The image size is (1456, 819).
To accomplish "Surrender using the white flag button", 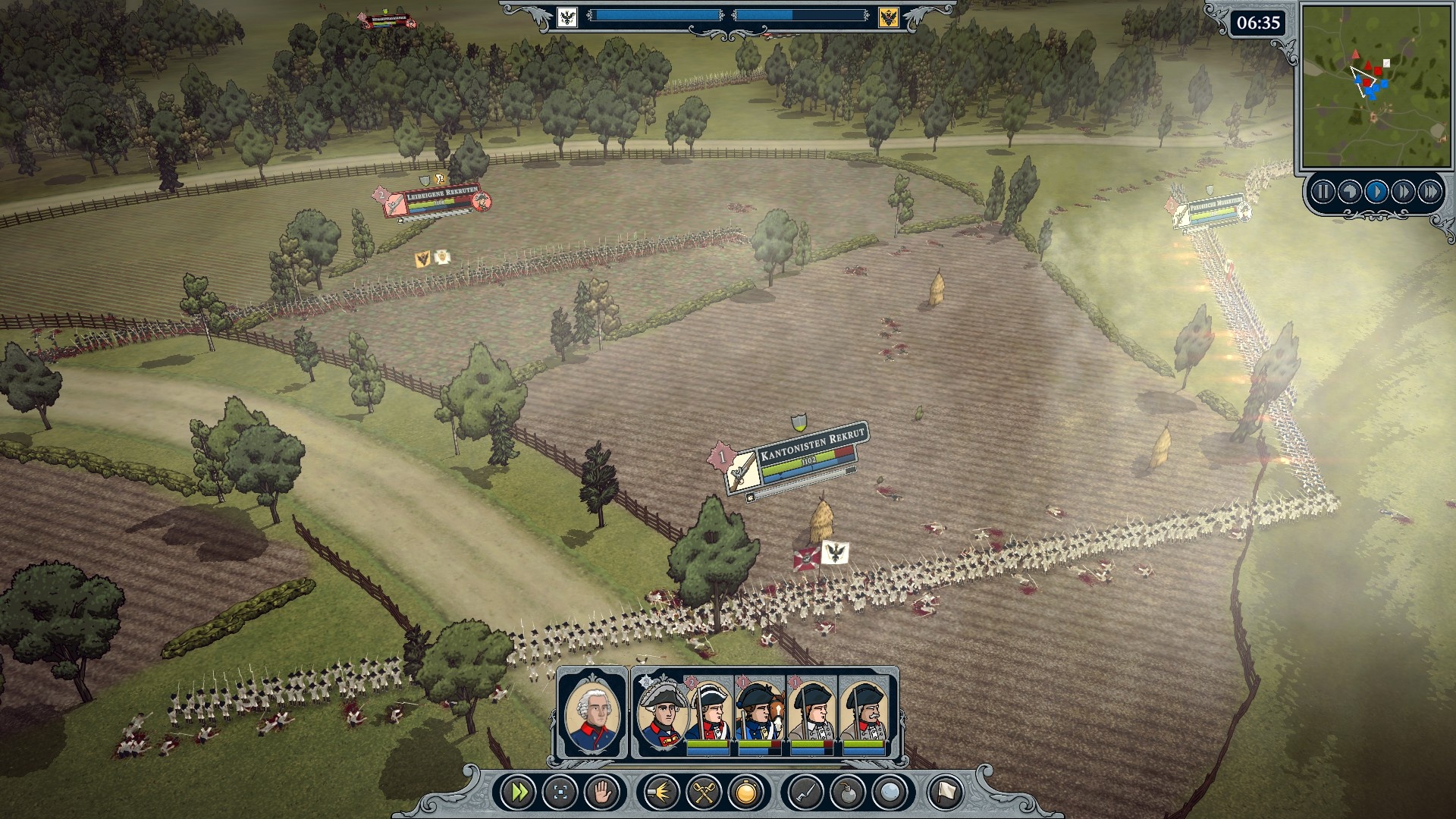I will tap(945, 793).
